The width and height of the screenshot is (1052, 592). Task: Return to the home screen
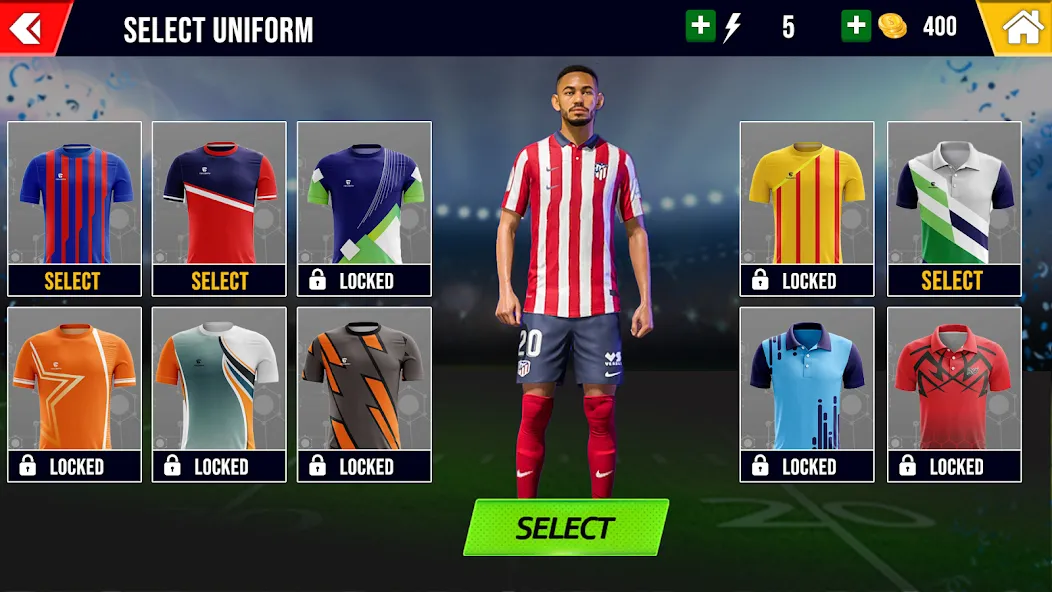pyautogui.click(x=1021, y=28)
